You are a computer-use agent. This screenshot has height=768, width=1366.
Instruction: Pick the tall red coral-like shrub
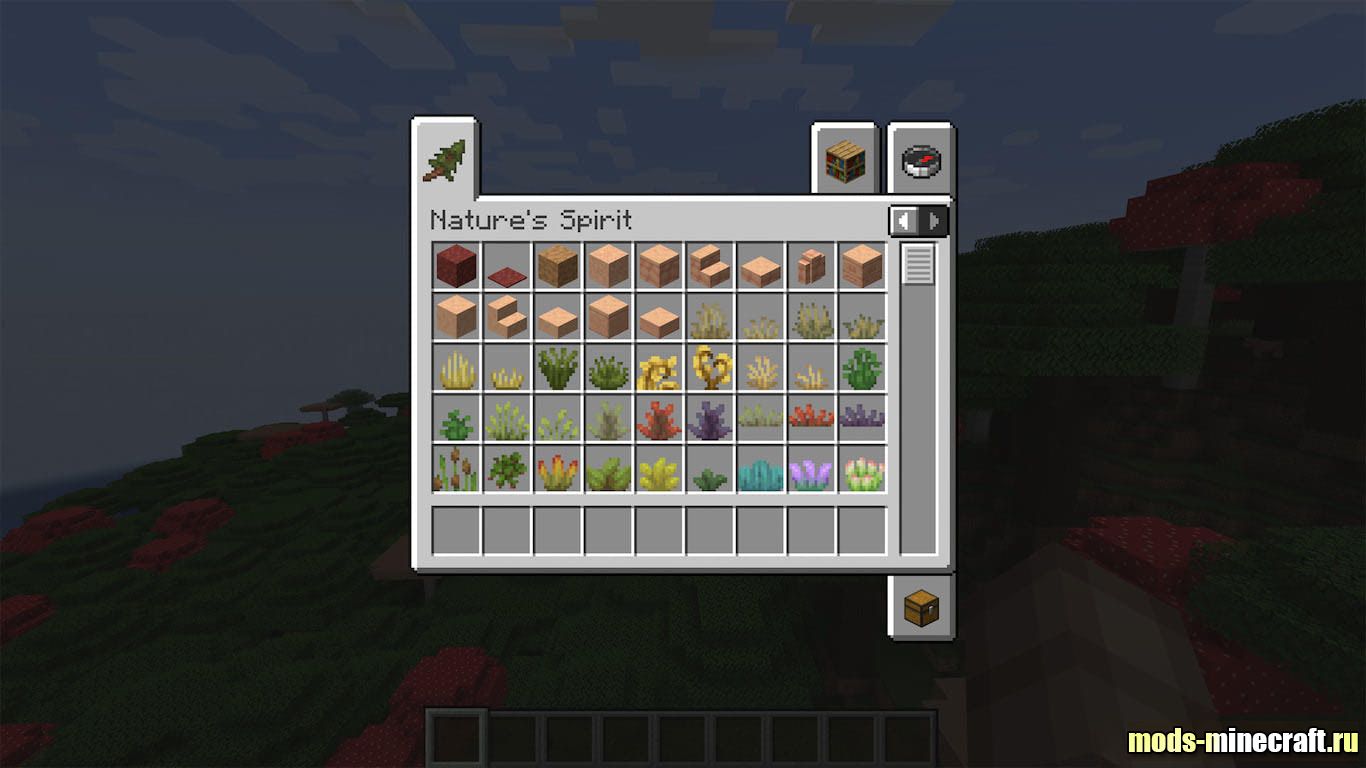coord(659,420)
